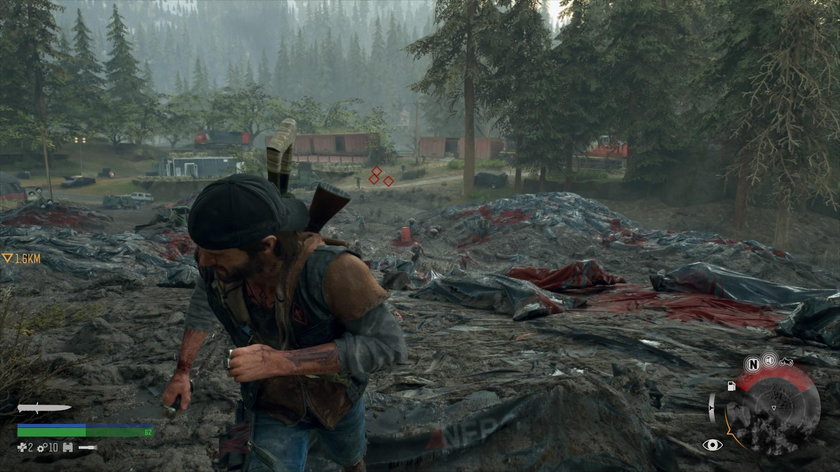Click the vertical gauge beside the minimap

click(713, 407)
